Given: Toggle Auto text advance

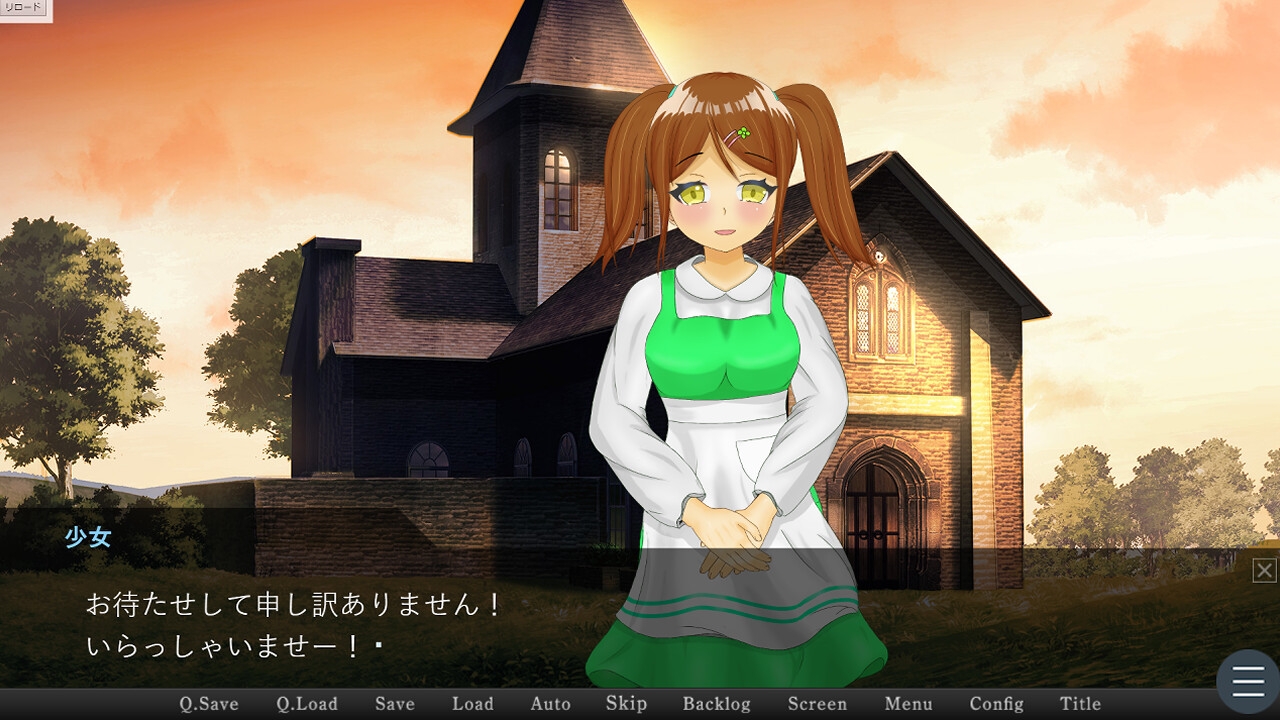Looking at the screenshot, I should 550,704.
